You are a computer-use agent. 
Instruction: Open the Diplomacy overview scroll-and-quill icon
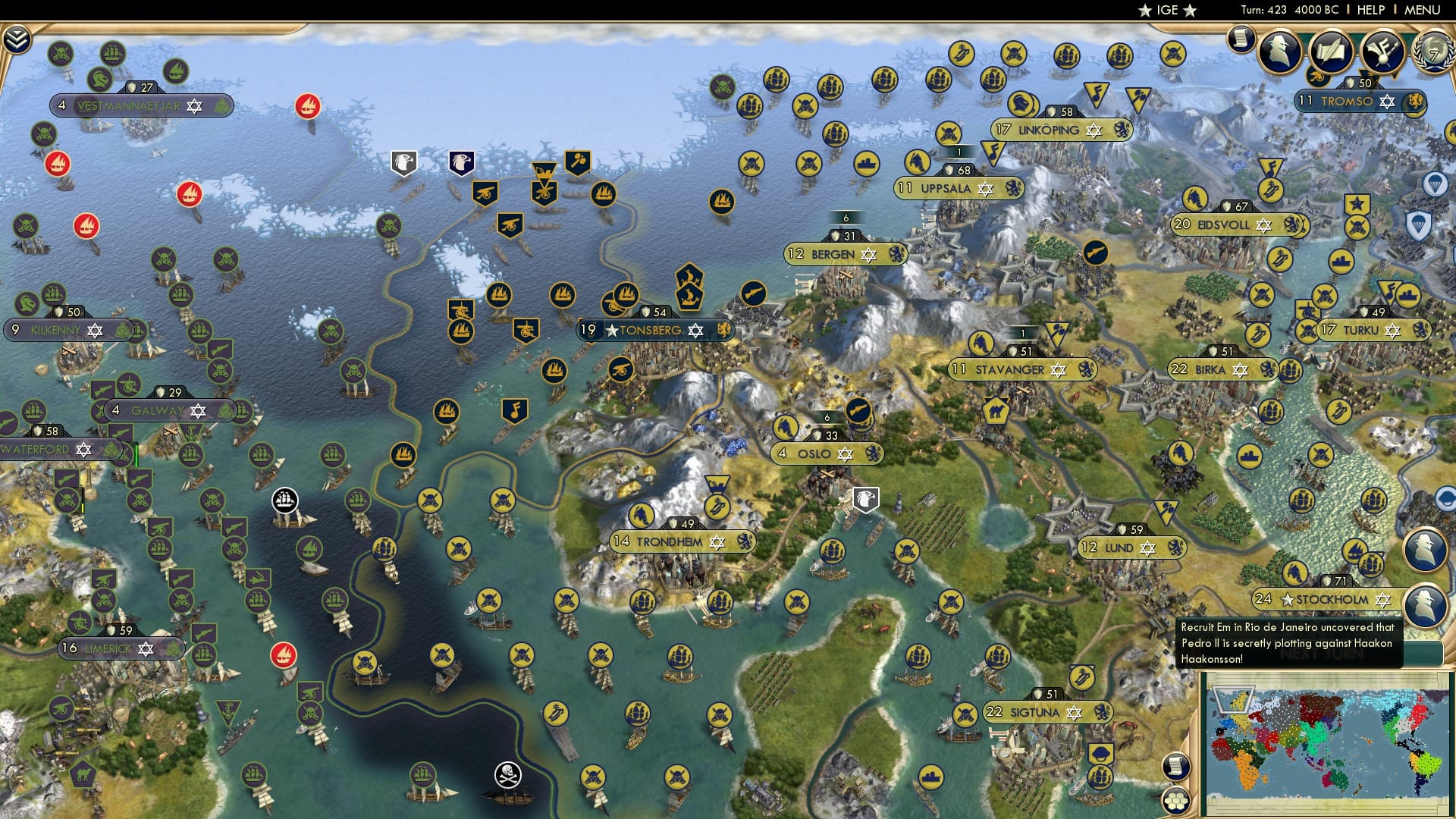1329,50
